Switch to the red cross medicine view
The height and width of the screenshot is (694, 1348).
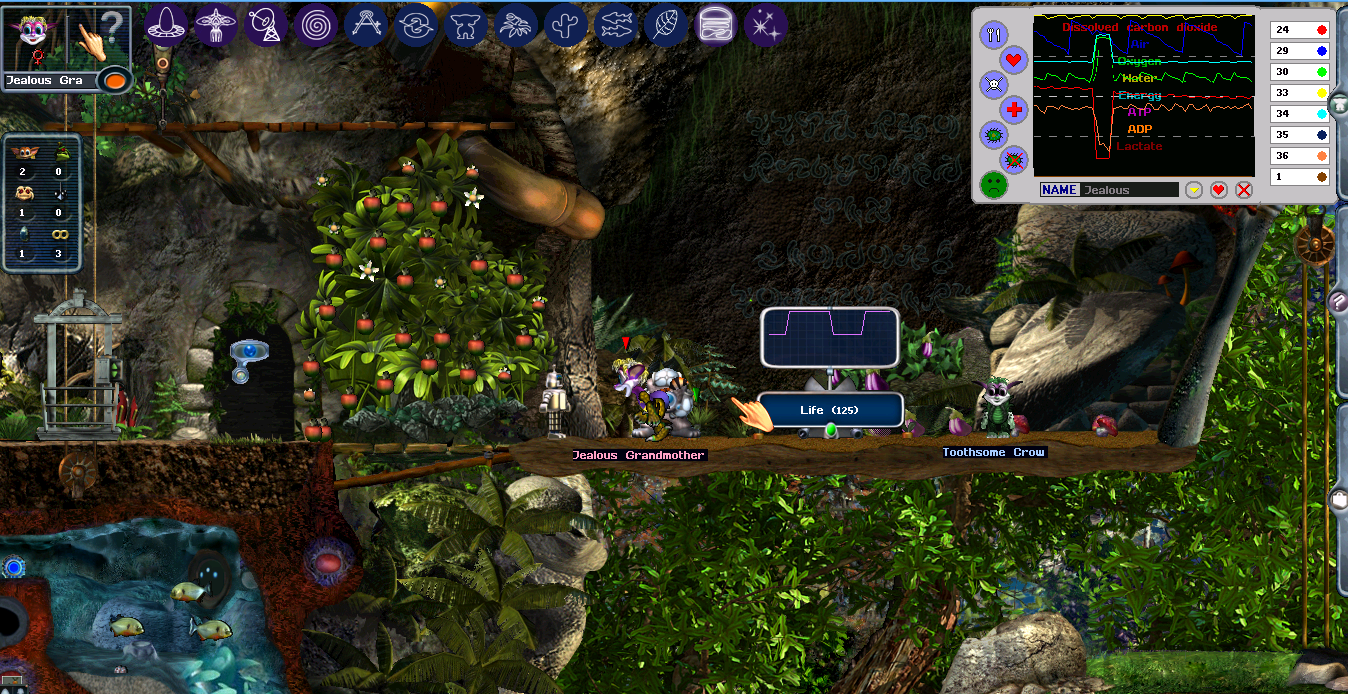tap(1014, 109)
